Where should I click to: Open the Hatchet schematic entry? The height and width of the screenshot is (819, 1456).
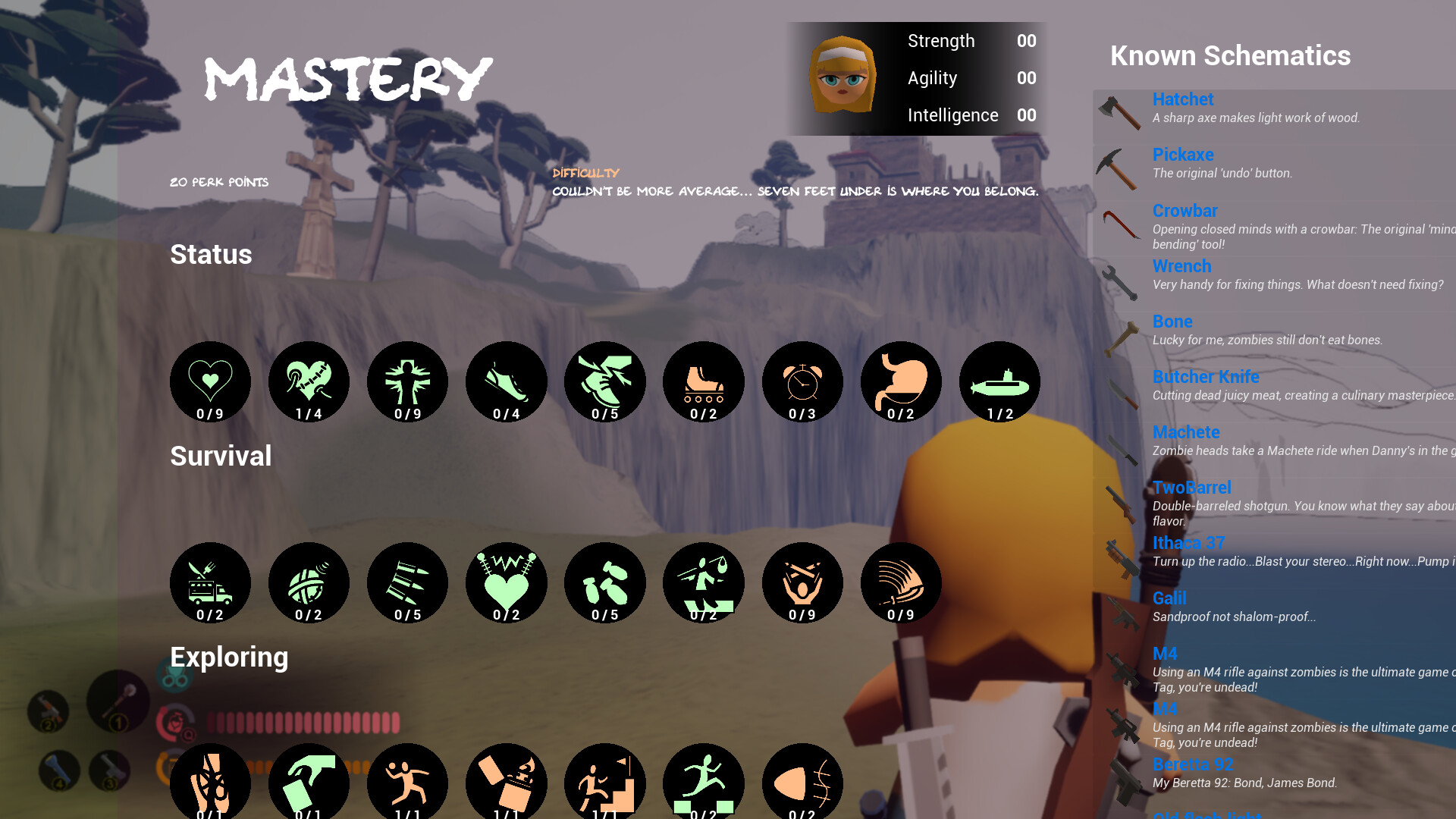1182,99
